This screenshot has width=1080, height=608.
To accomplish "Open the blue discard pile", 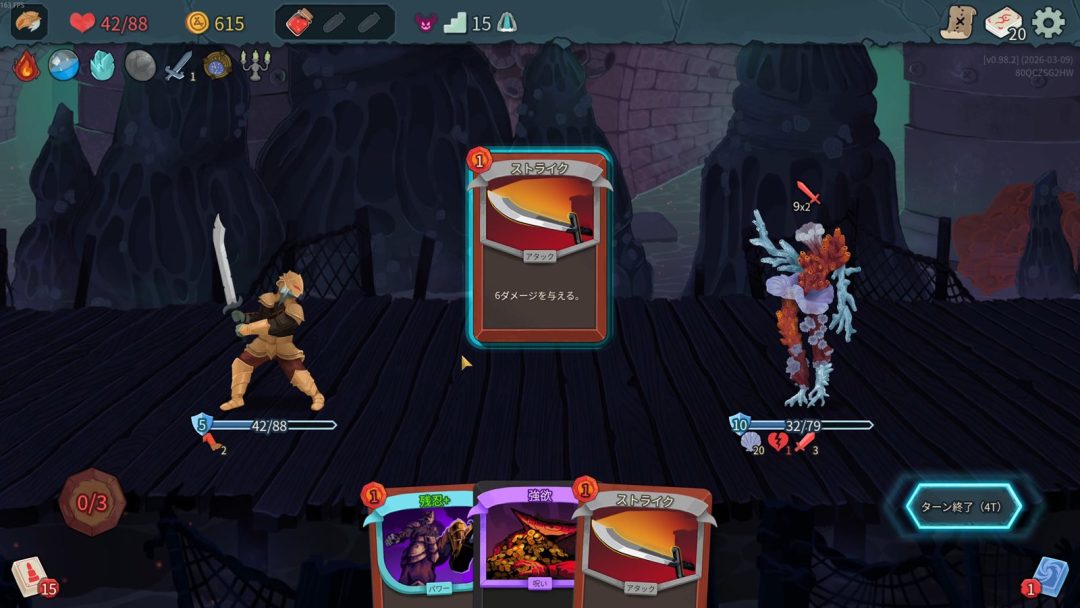I will point(1049,577).
